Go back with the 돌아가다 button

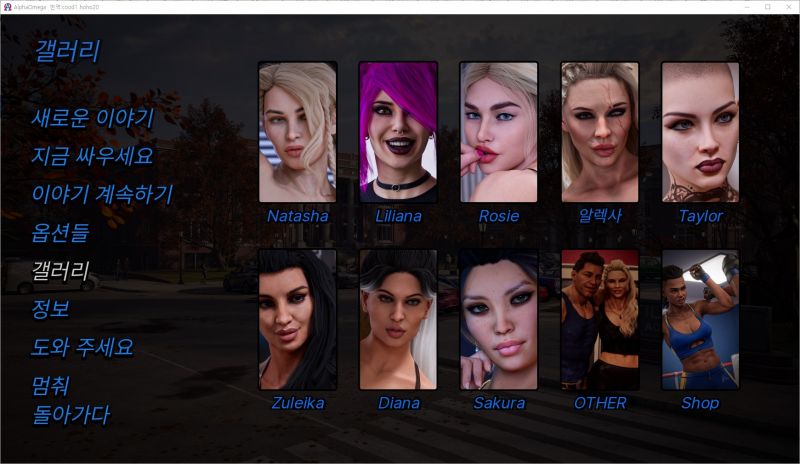[70, 414]
